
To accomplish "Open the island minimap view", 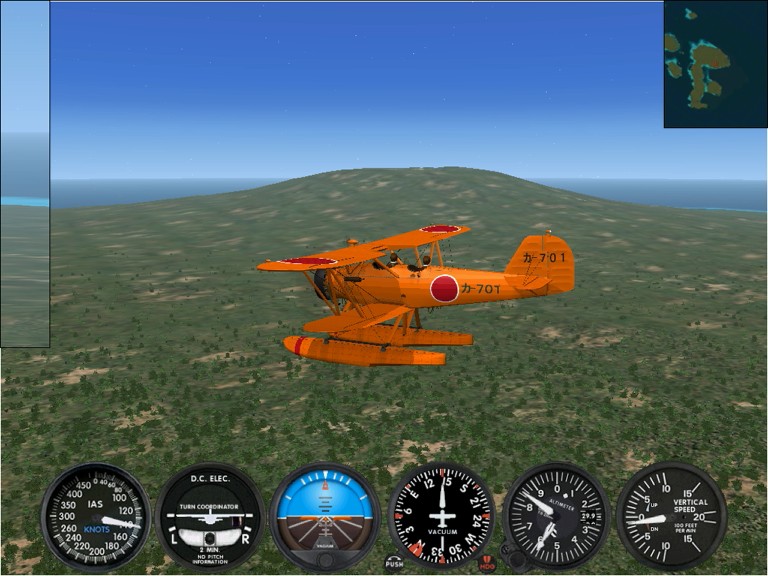I will point(715,64).
